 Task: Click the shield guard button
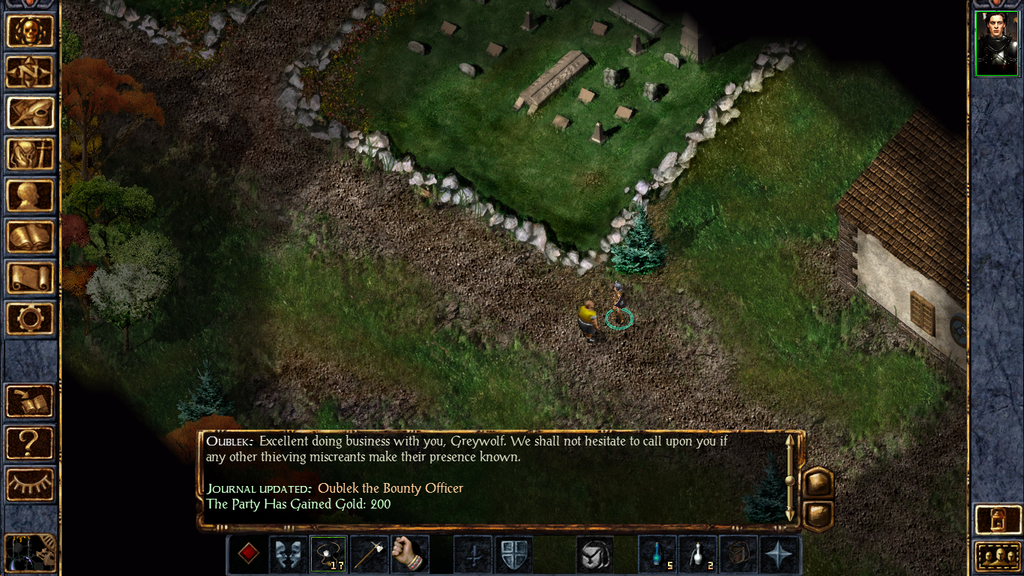[513, 554]
